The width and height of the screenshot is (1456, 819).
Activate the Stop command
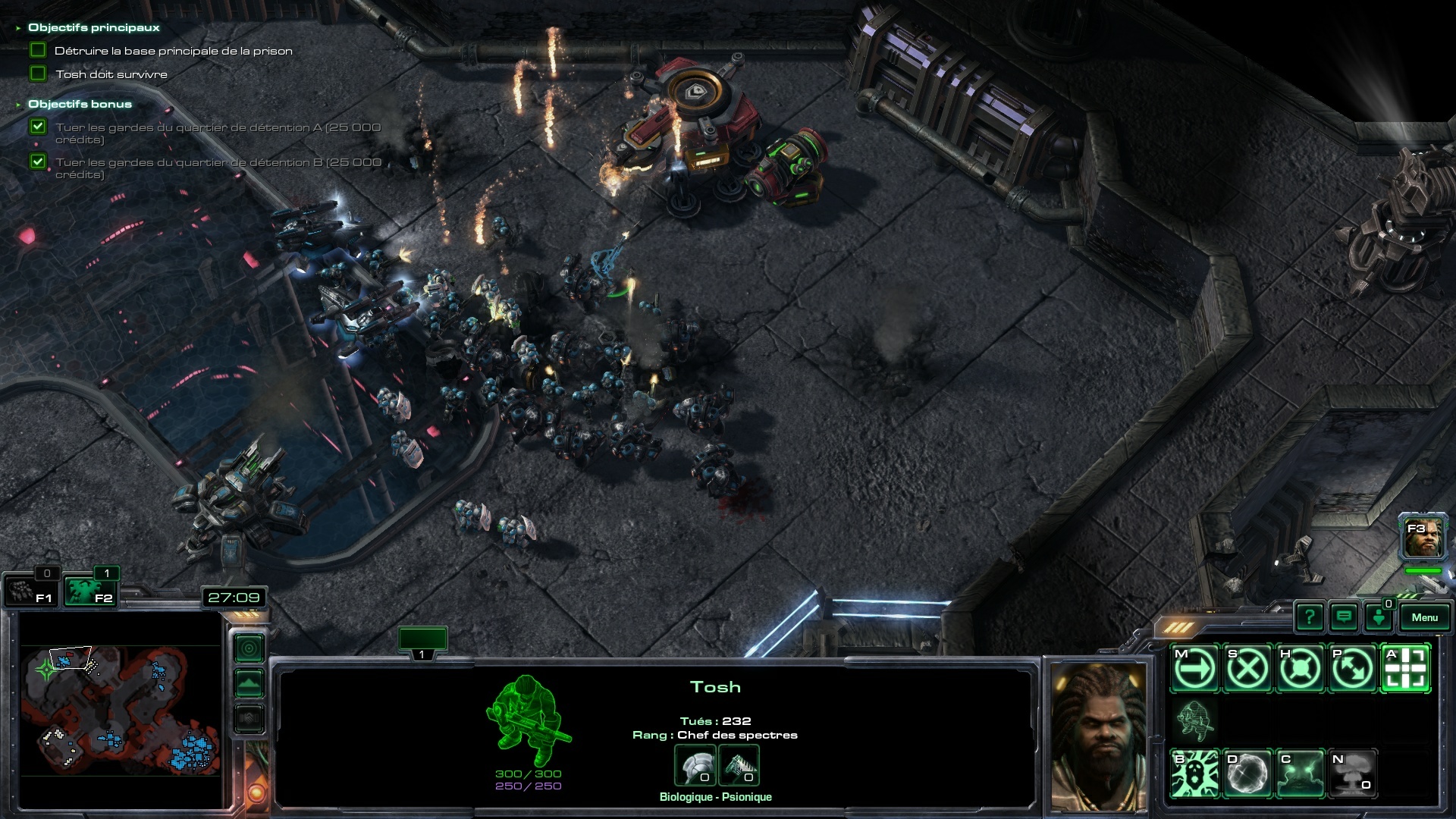1247,669
